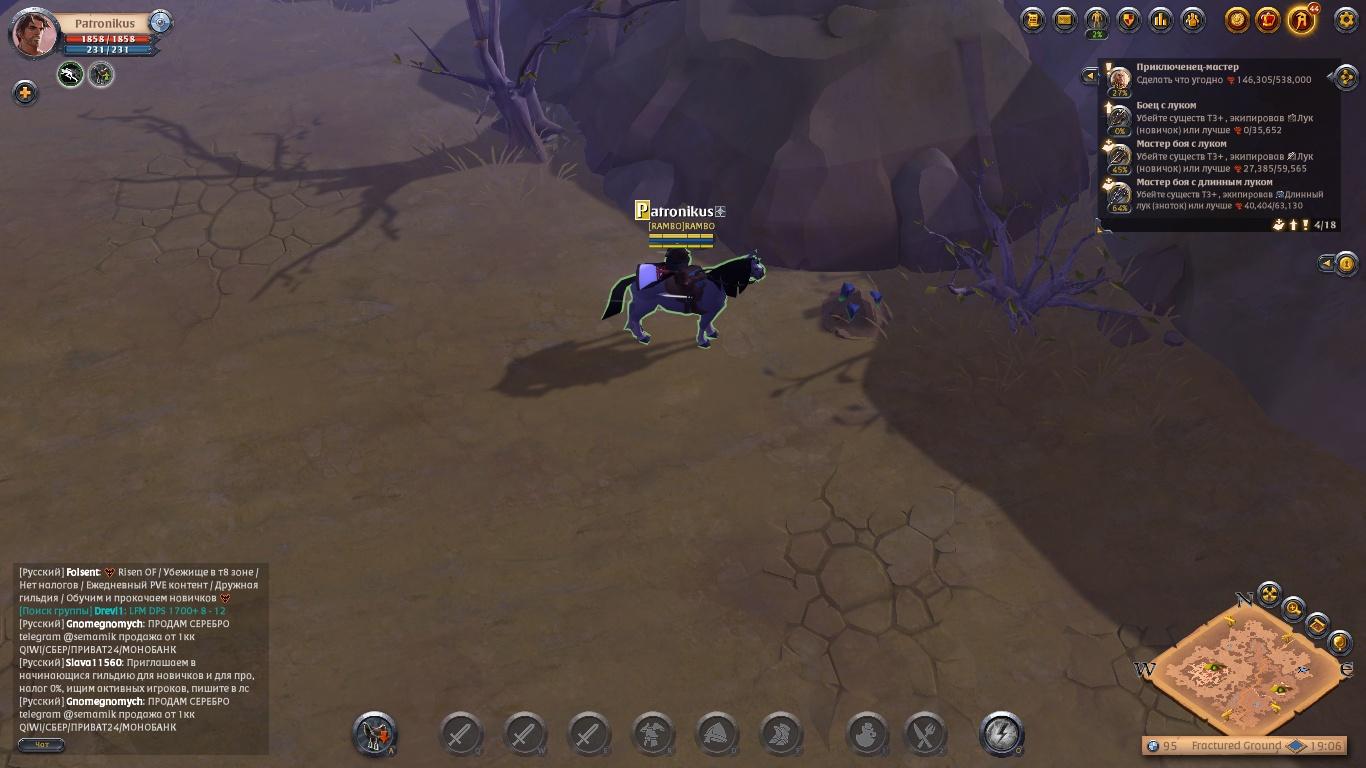1366x768 pixels.
Task: Open the red crown premium icon
Action: point(1269,19)
